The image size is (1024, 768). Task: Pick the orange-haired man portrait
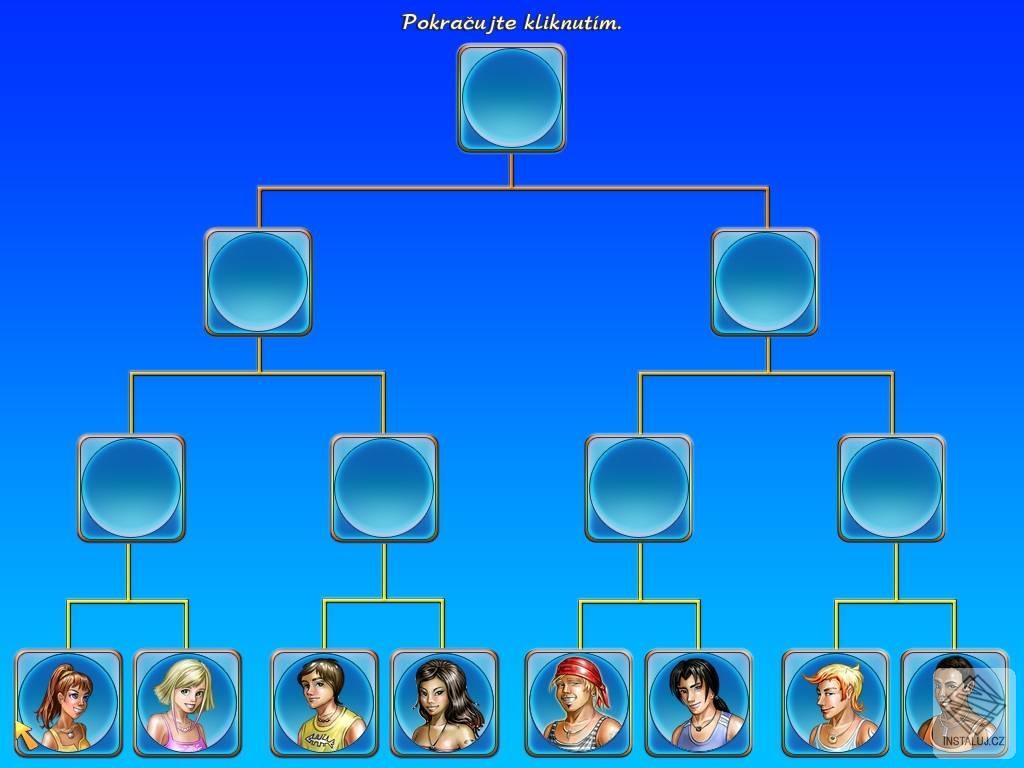tap(835, 703)
